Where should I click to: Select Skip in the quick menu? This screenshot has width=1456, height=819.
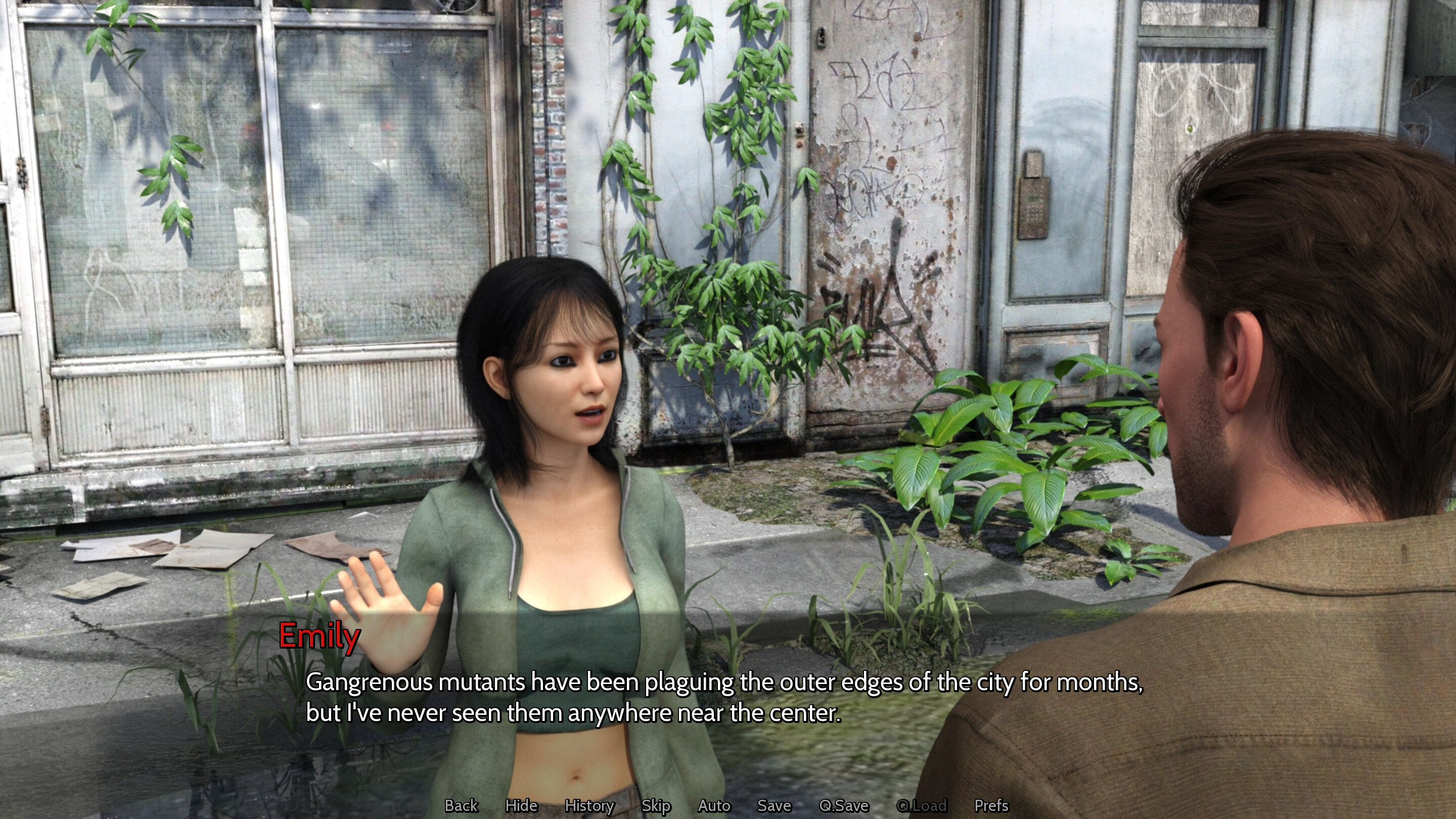(x=656, y=806)
